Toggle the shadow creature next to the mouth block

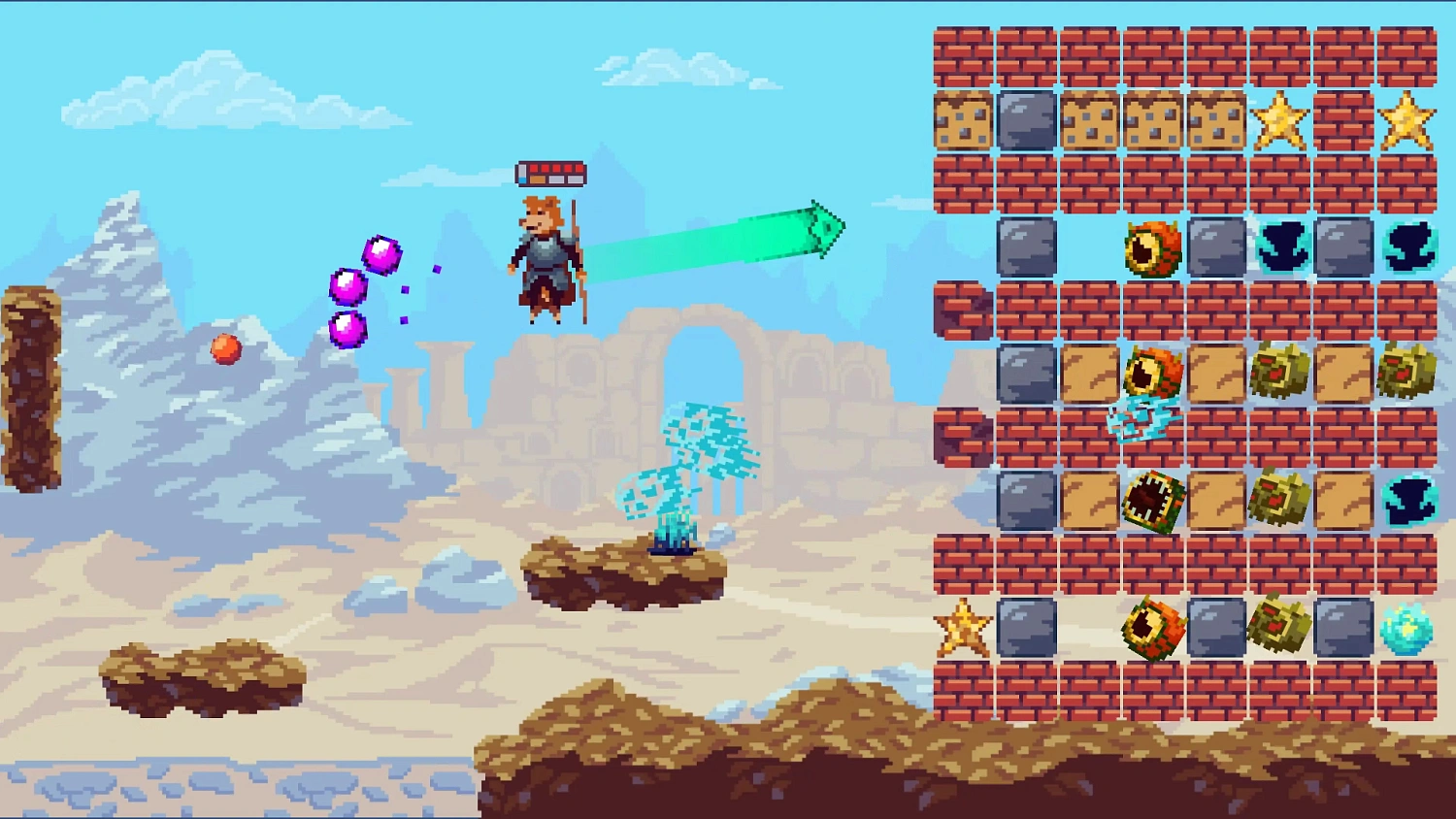coord(1412,502)
